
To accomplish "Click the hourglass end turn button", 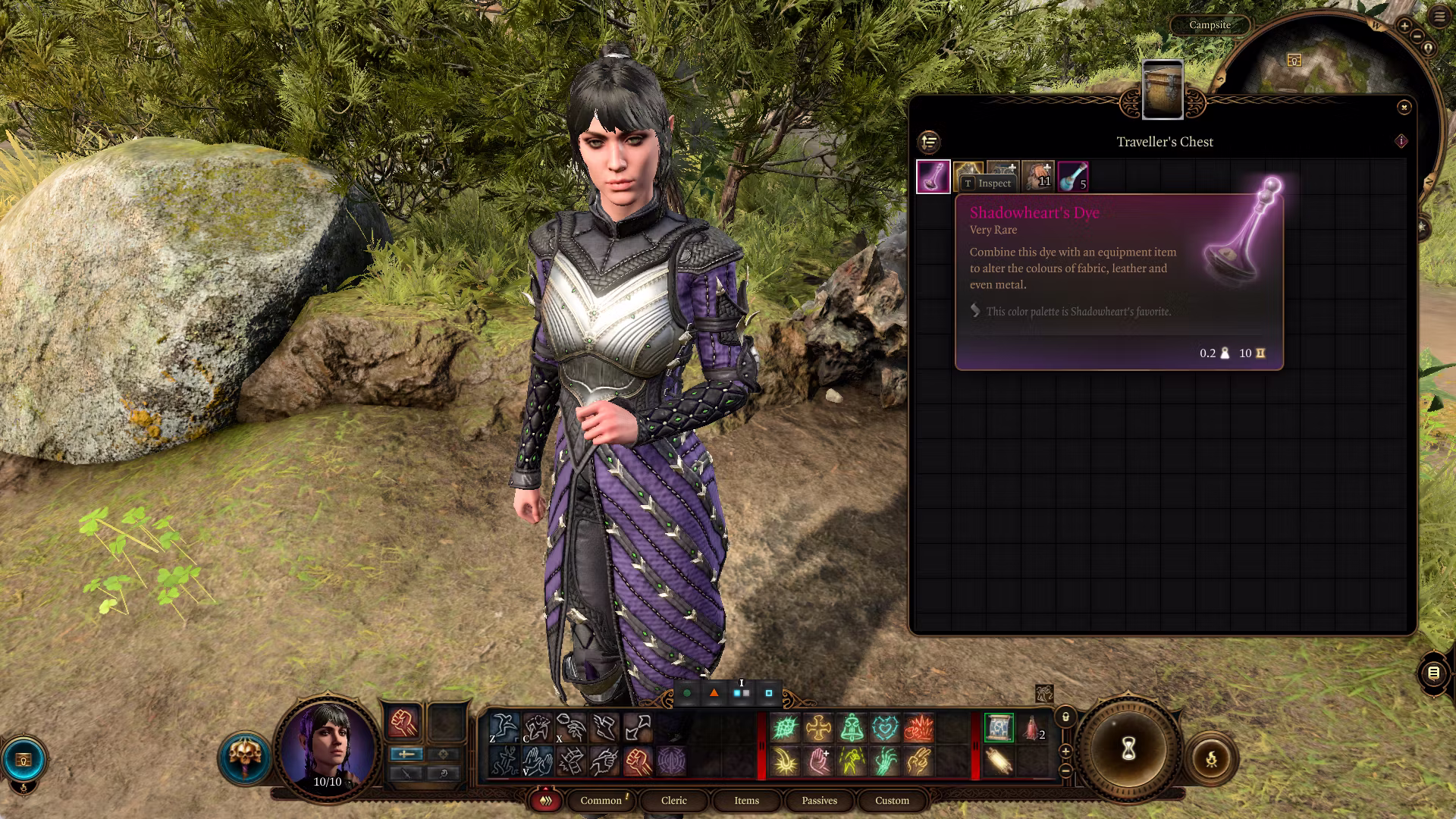I will 1128,750.
